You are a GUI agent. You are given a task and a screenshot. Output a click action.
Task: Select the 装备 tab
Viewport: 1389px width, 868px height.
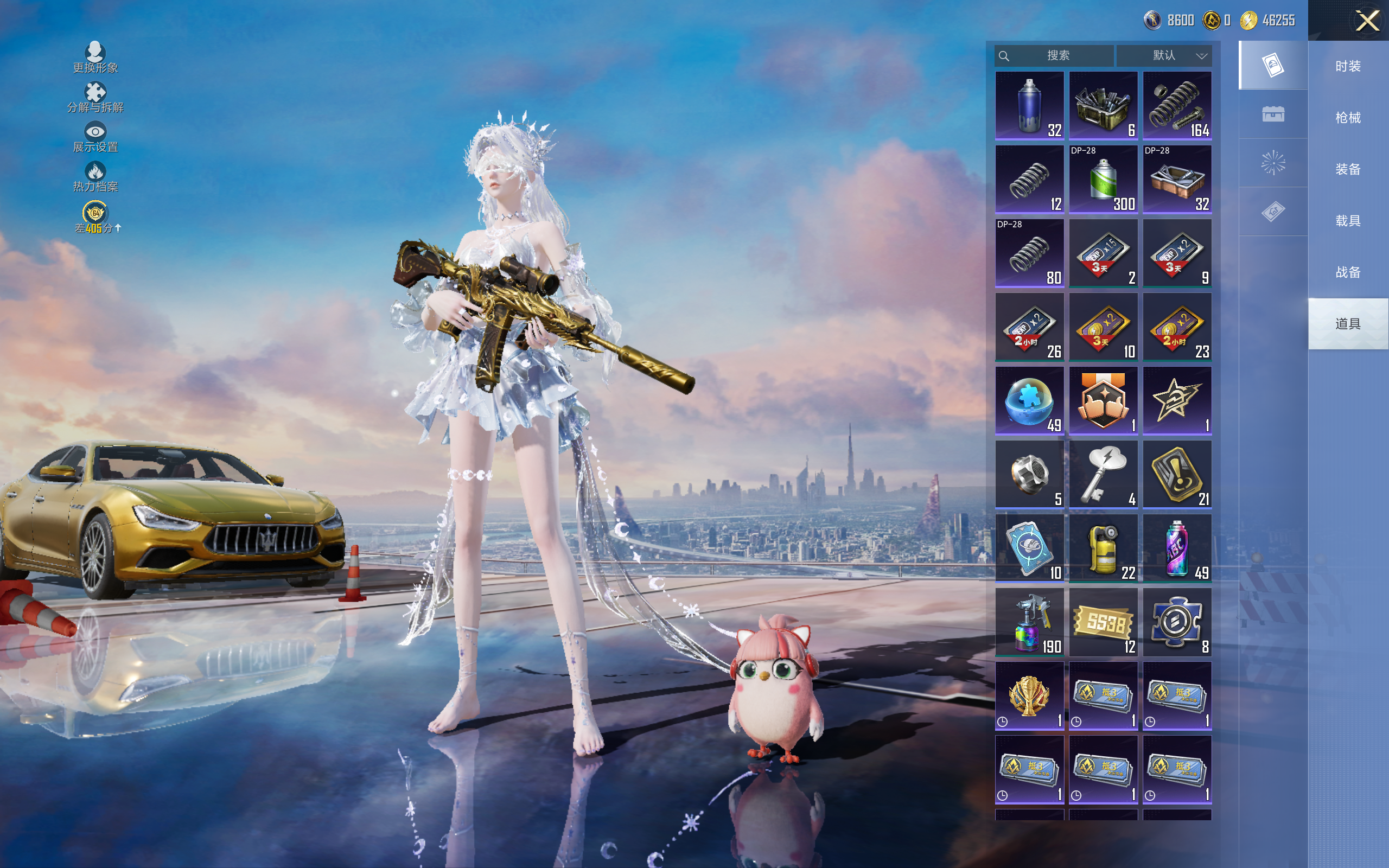coord(1348,169)
